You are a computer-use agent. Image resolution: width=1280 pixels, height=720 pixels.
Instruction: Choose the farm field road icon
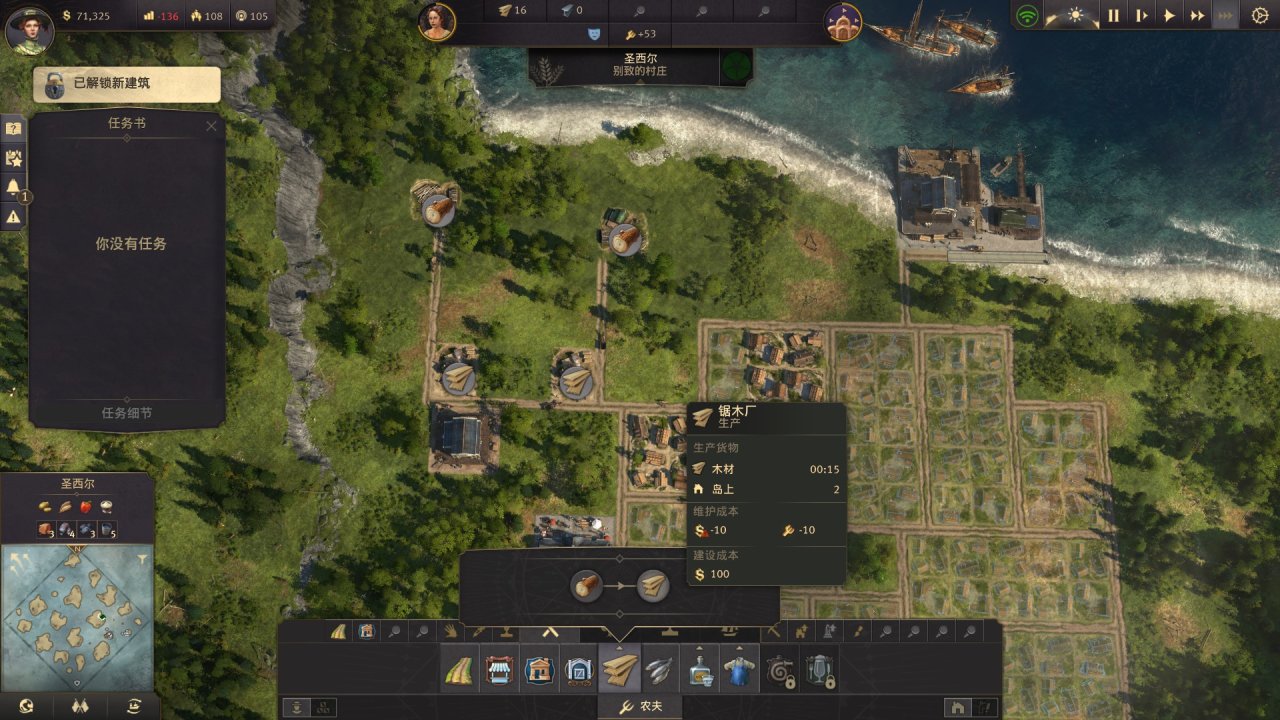pos(460,670)
